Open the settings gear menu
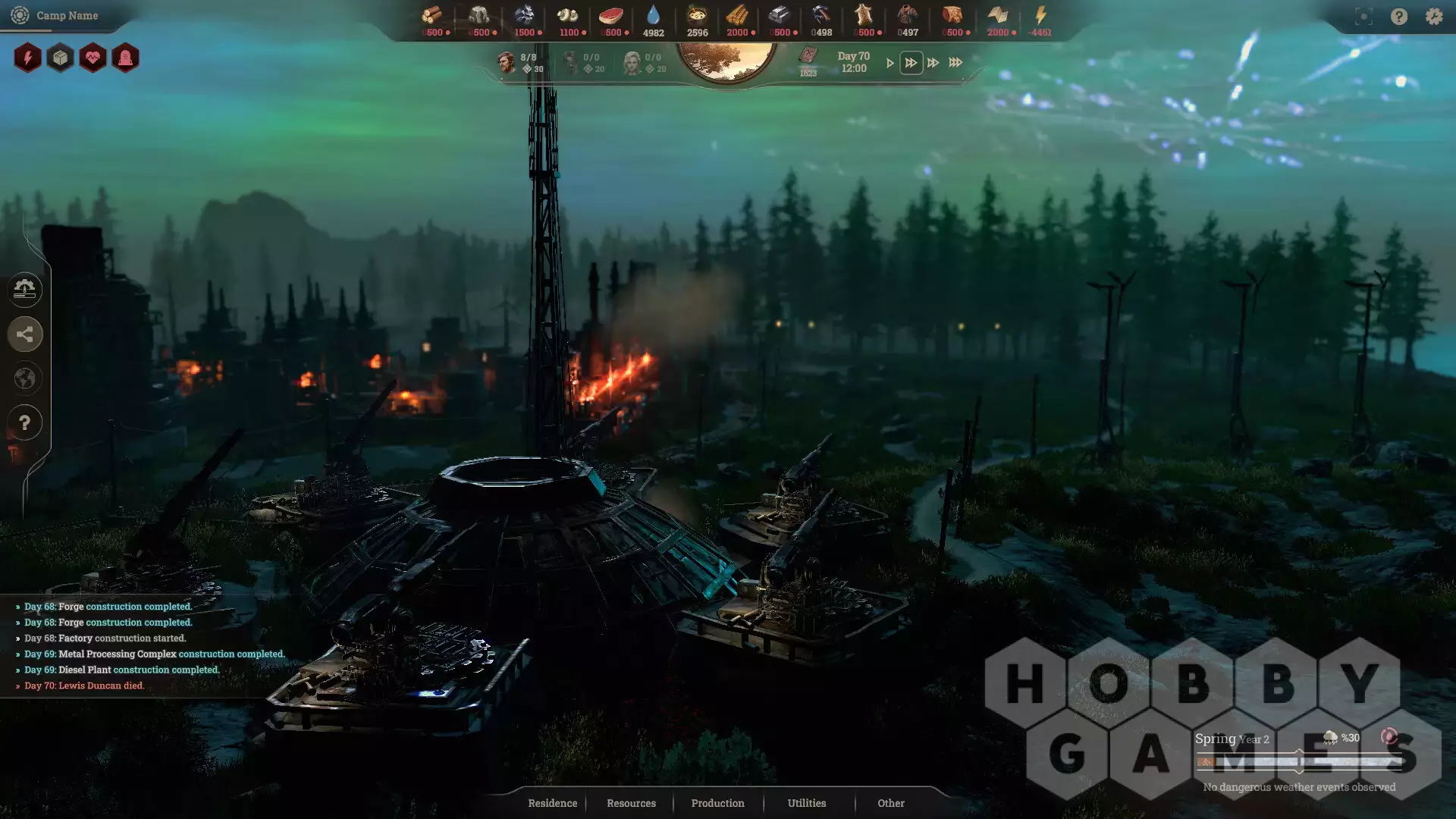 1433,16
